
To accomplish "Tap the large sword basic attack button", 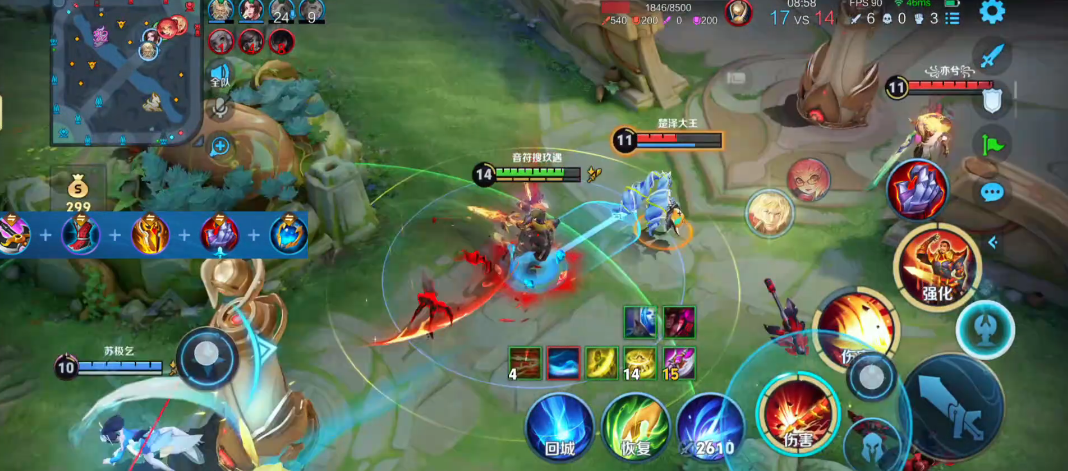I will pos(951,407).
